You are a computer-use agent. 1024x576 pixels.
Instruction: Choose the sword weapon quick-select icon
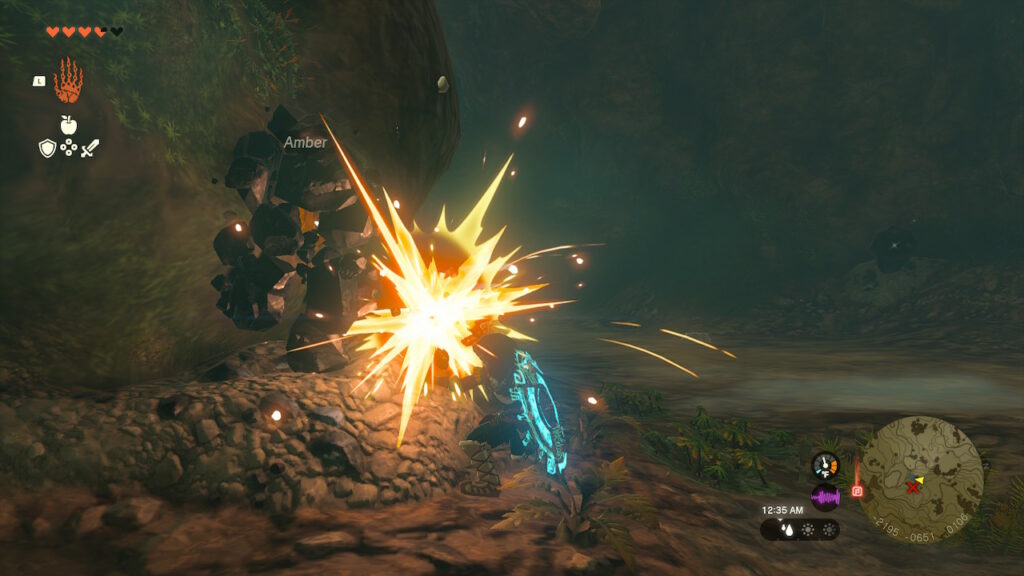pyautogui.click(x=90, y=148)
